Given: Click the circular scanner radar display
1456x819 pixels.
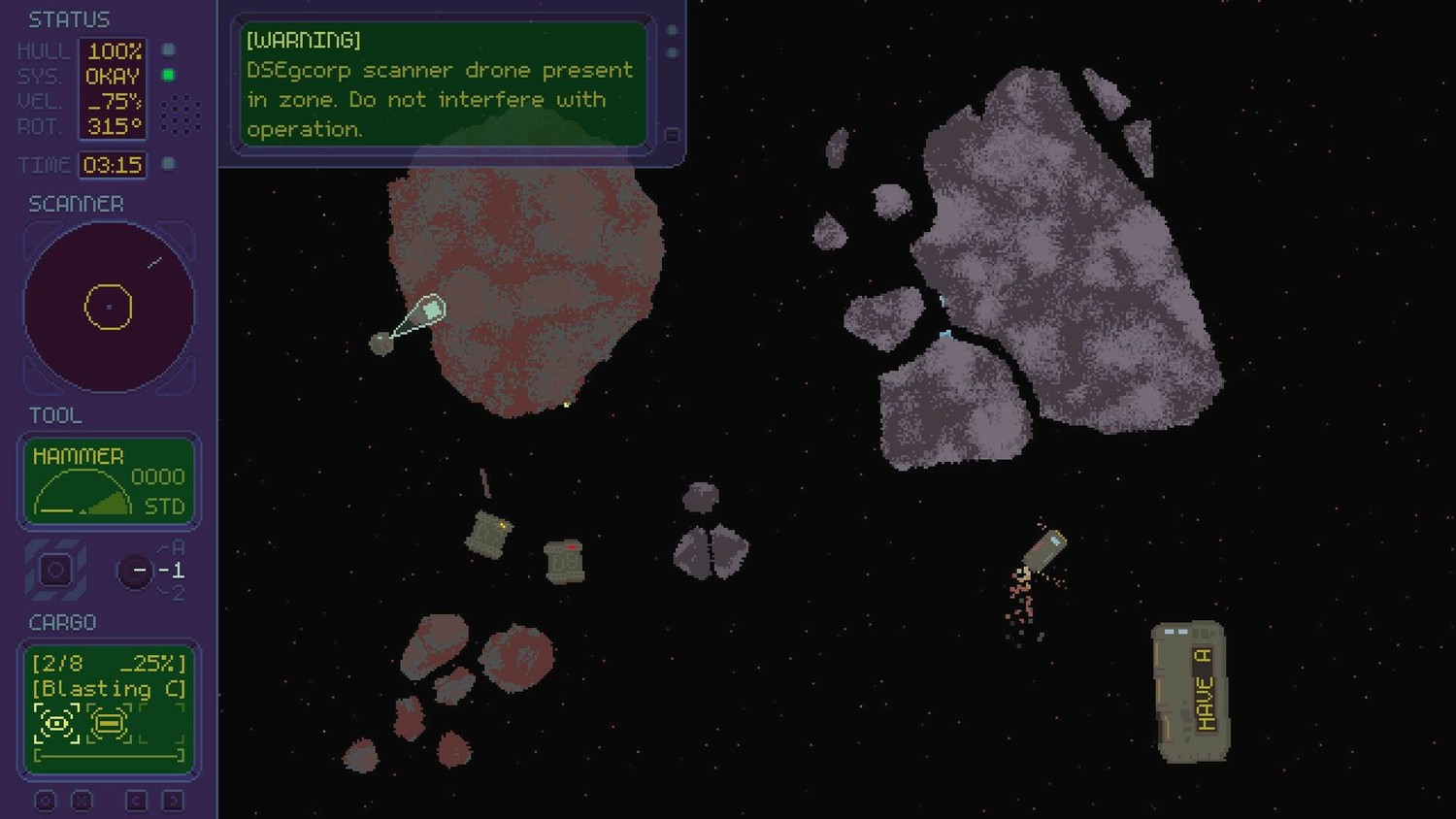Looking at the screenshot, I should point(109,308).
